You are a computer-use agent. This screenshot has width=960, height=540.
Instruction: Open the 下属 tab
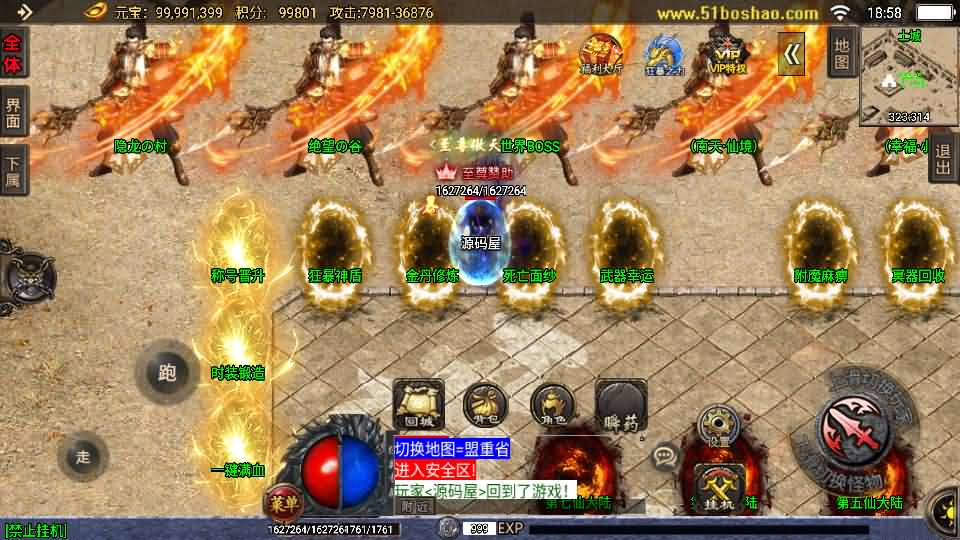pyautogui.click(x=14, y=169)
